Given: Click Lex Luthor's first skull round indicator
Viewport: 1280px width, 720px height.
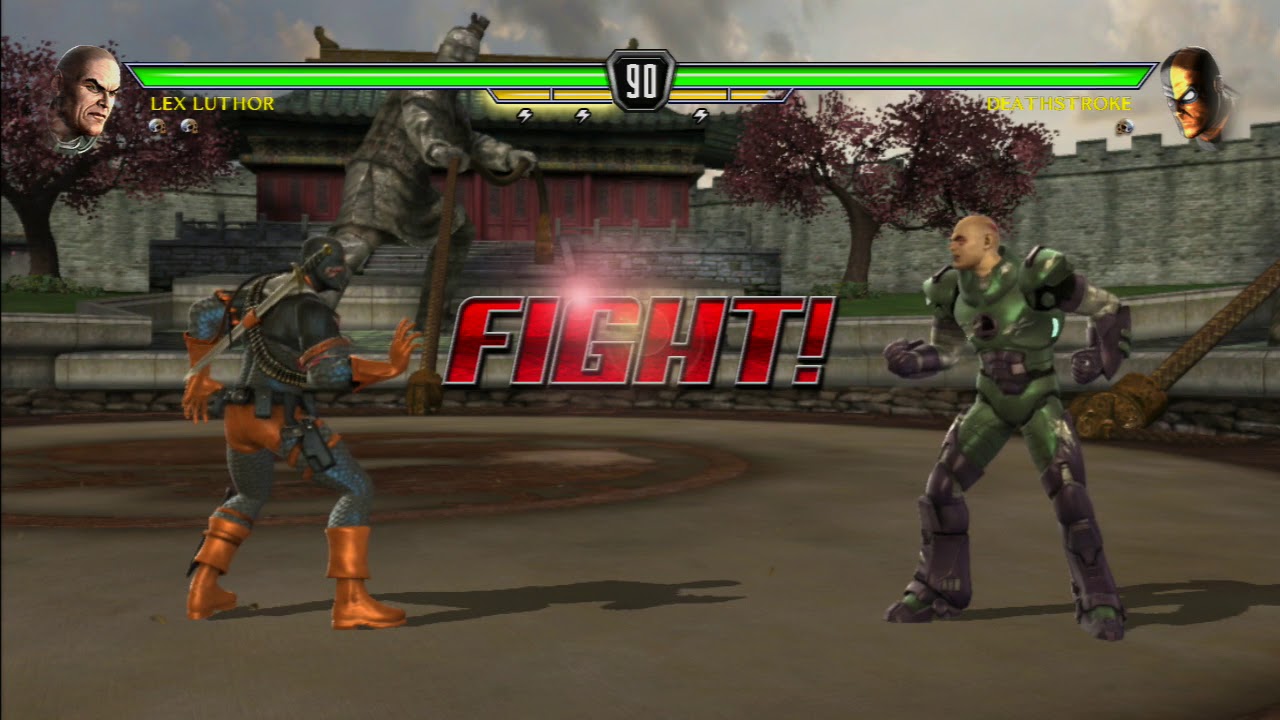Looking at the screenshot, I should (156, 127).
